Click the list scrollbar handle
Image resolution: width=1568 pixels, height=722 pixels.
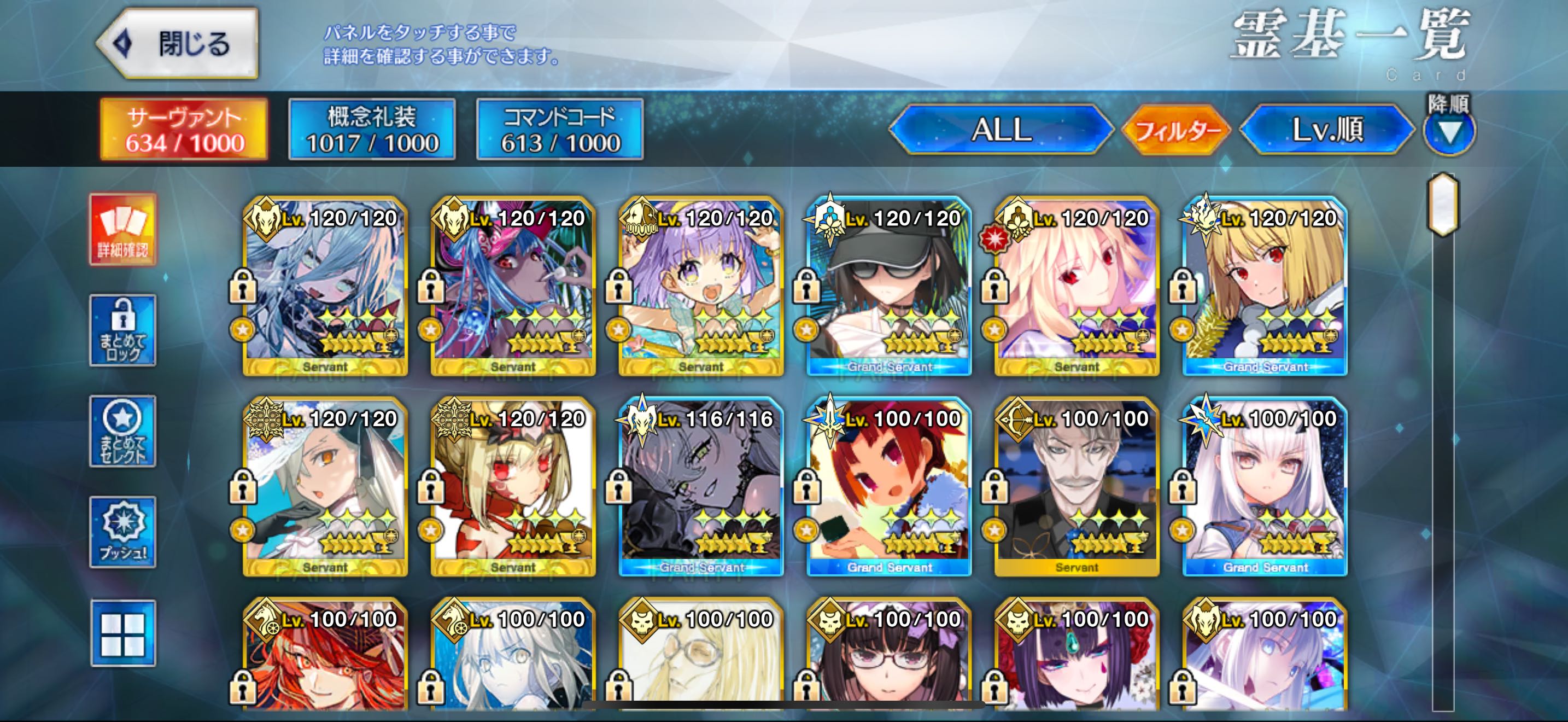(x=1443, y=204)
